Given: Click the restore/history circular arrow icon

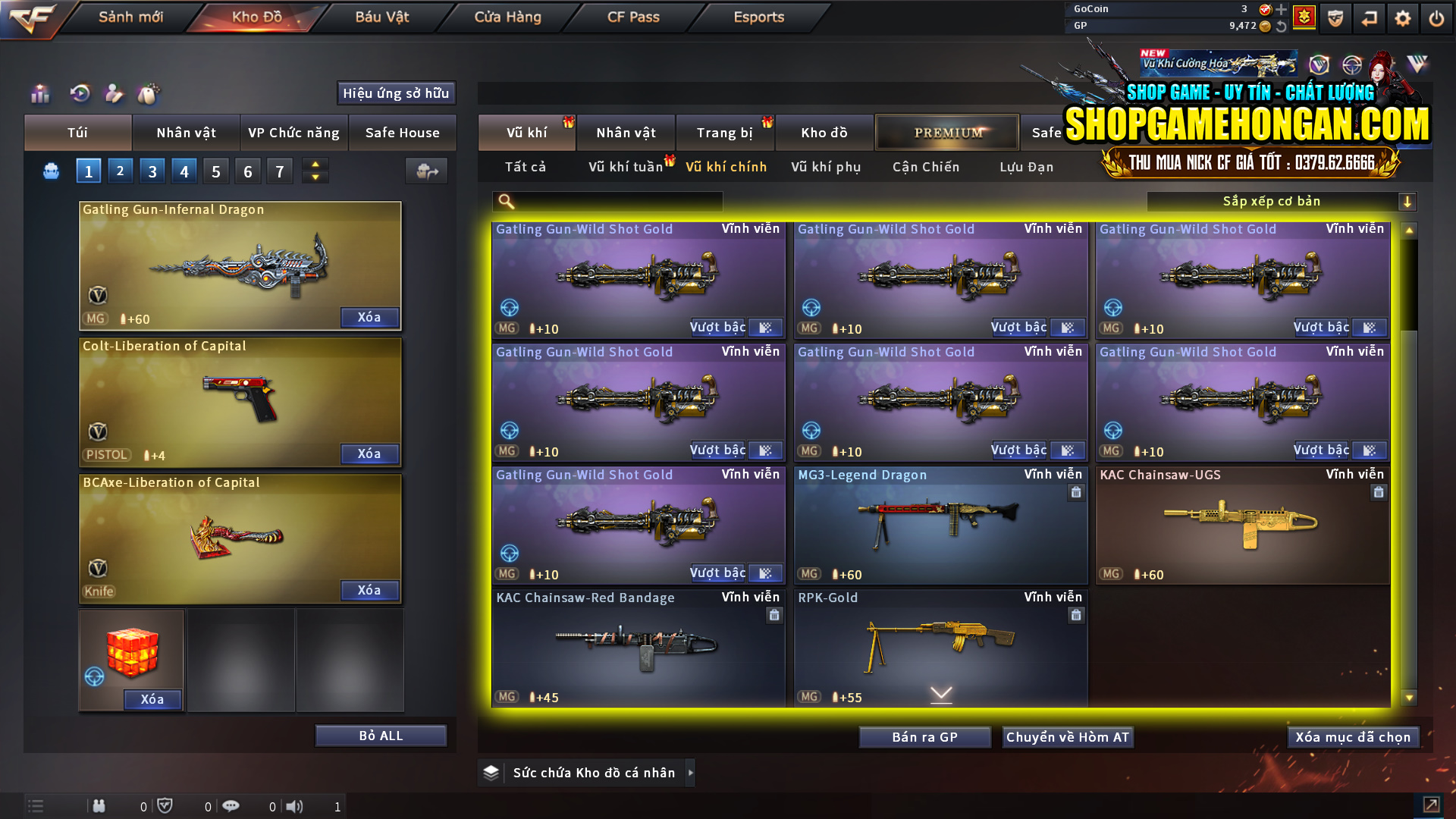Looking at the screenshot, I should pyautogui.click(x=81, y=94).
